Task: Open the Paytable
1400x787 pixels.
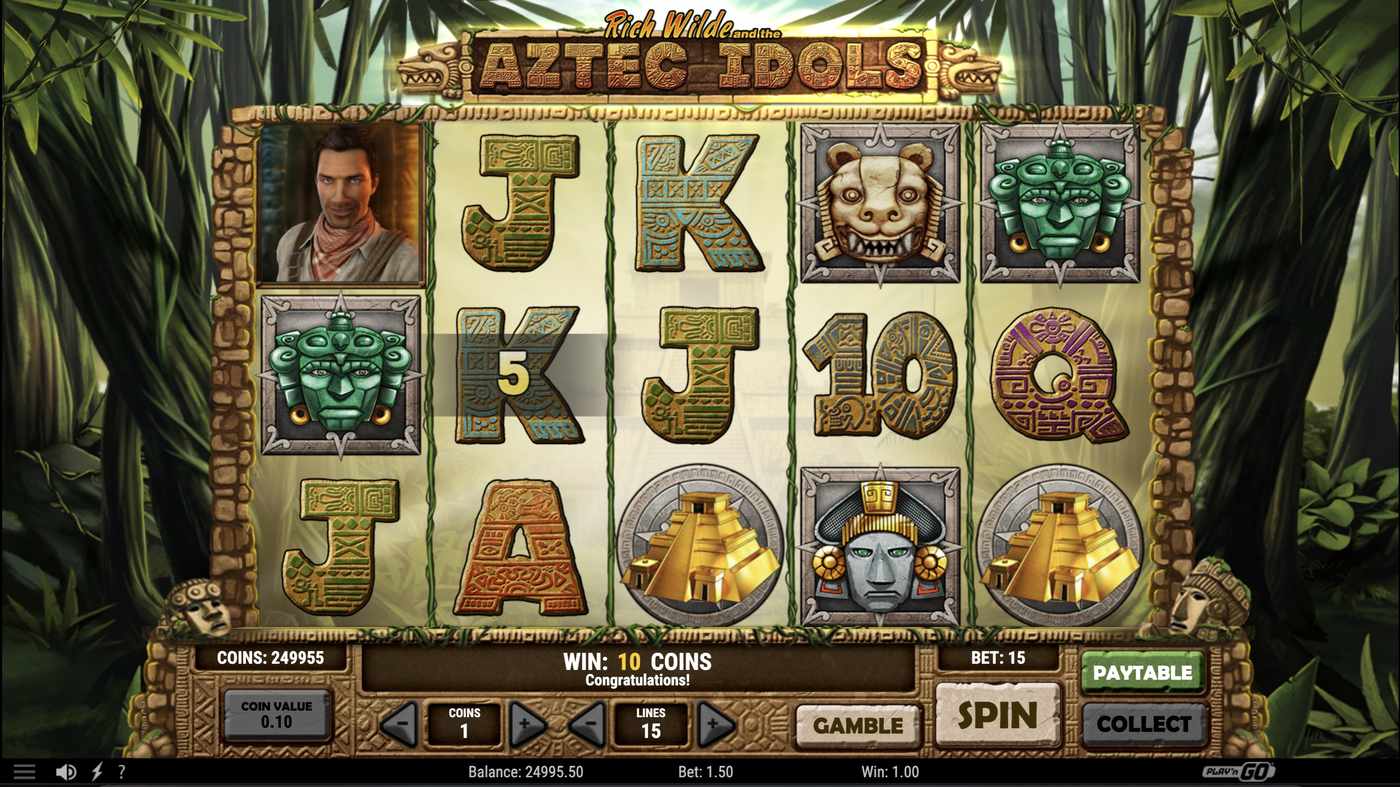Action: [x=1142, y=673]
